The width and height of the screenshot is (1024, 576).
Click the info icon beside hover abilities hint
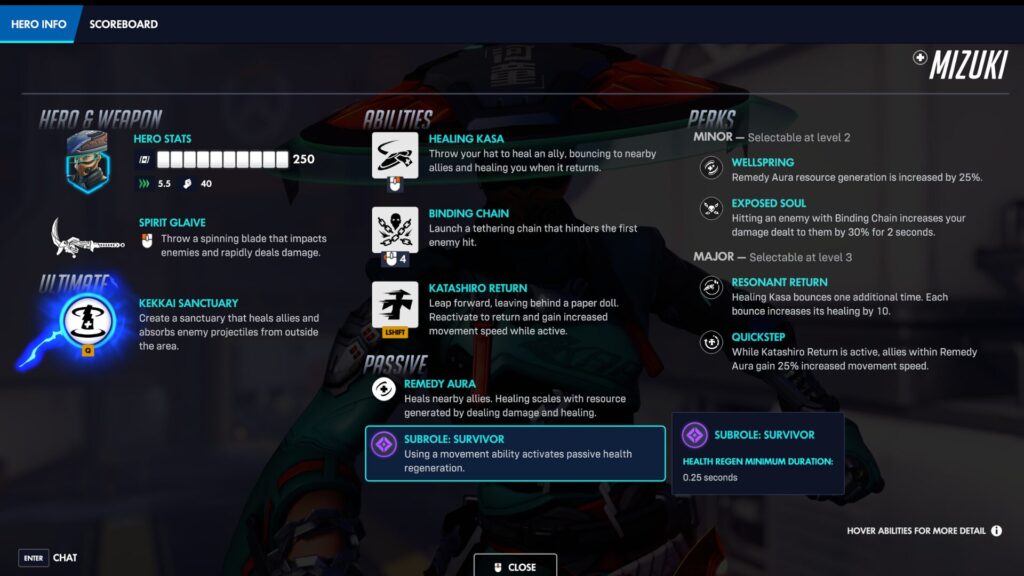tap(996, 530)
